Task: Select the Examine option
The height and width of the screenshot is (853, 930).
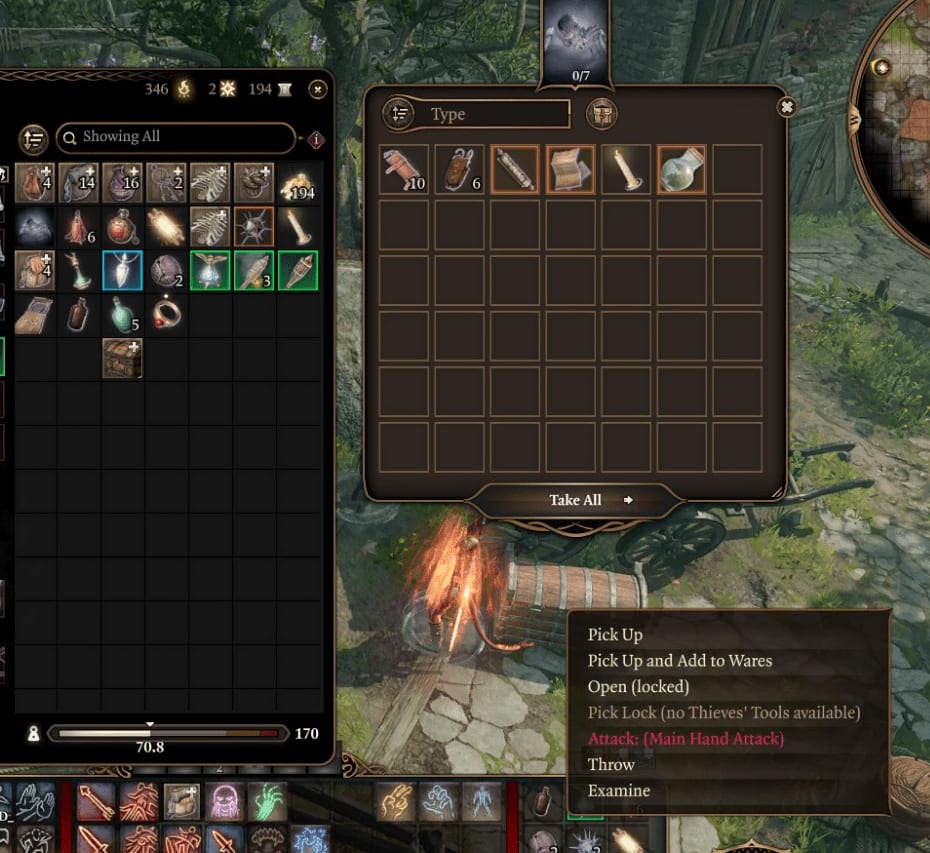Action: point(619,790)
